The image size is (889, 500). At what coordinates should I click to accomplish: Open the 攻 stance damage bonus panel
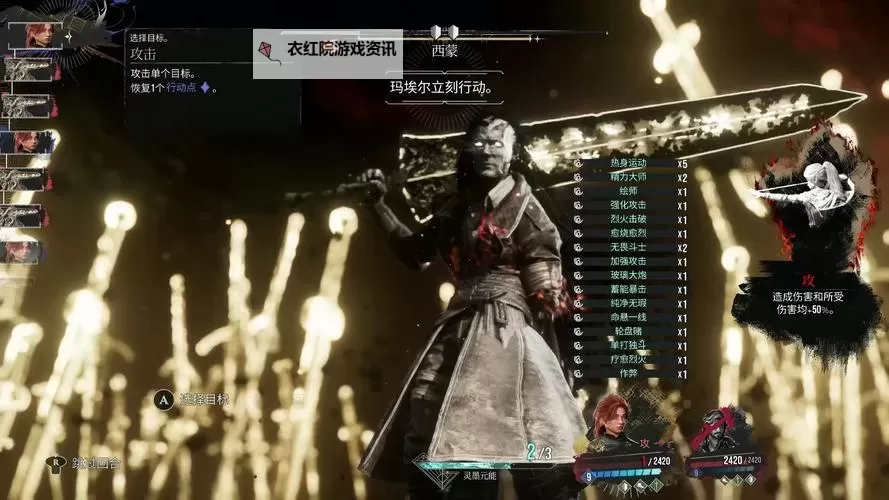(x=810, y=298)
